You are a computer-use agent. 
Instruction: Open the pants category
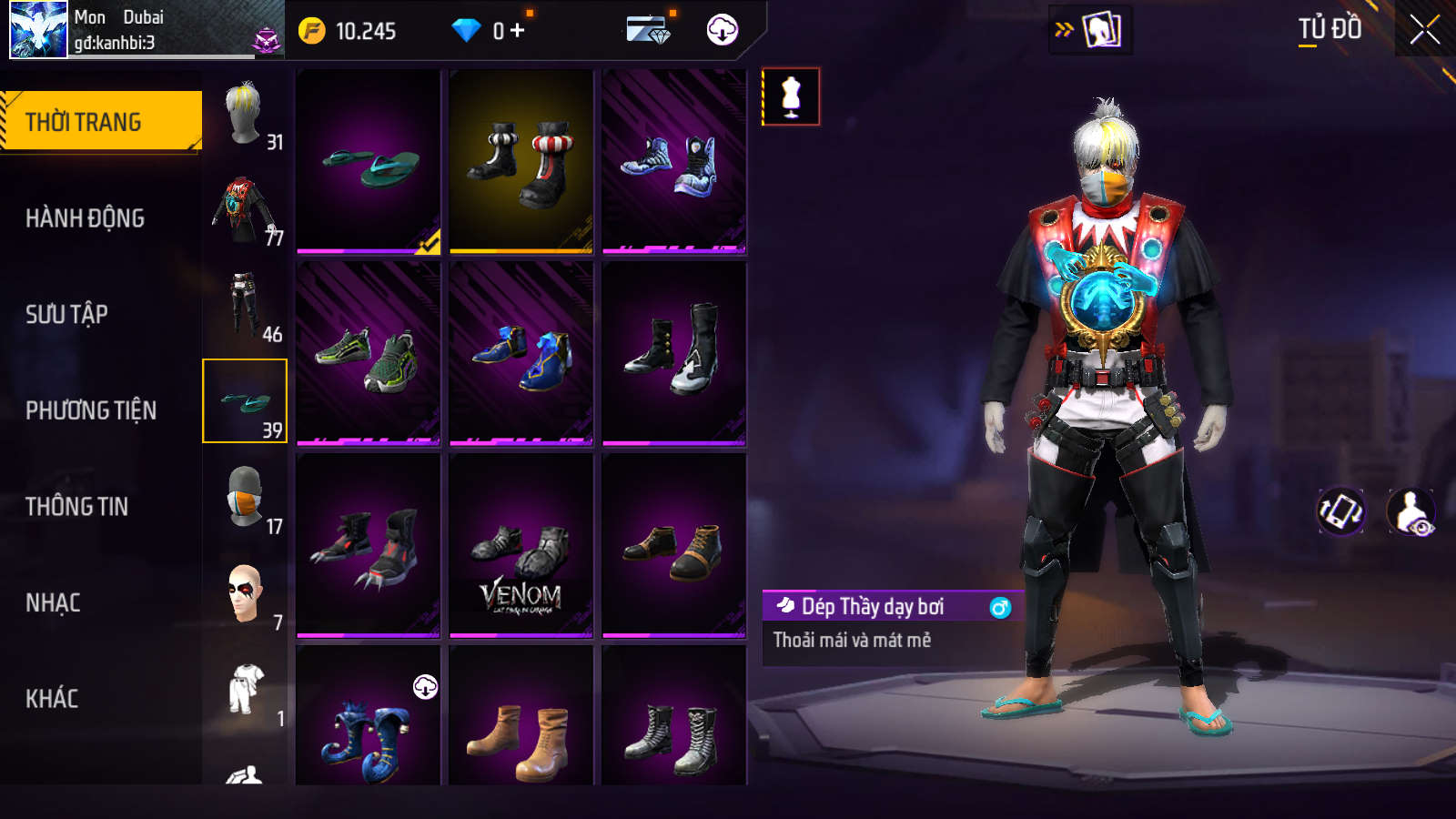click(245, 306)
